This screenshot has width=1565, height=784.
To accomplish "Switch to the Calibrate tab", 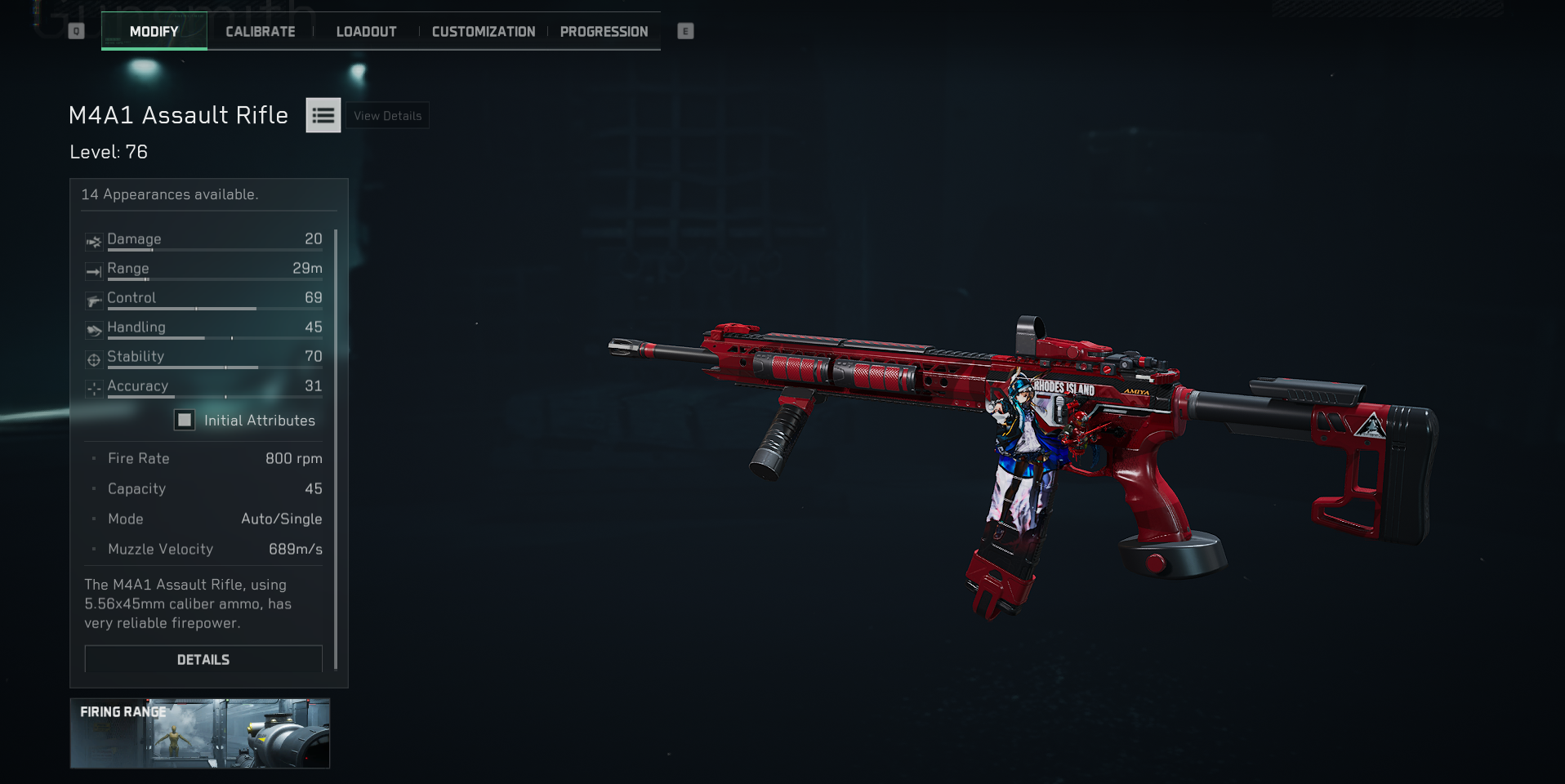I will (x=260, y=31).
